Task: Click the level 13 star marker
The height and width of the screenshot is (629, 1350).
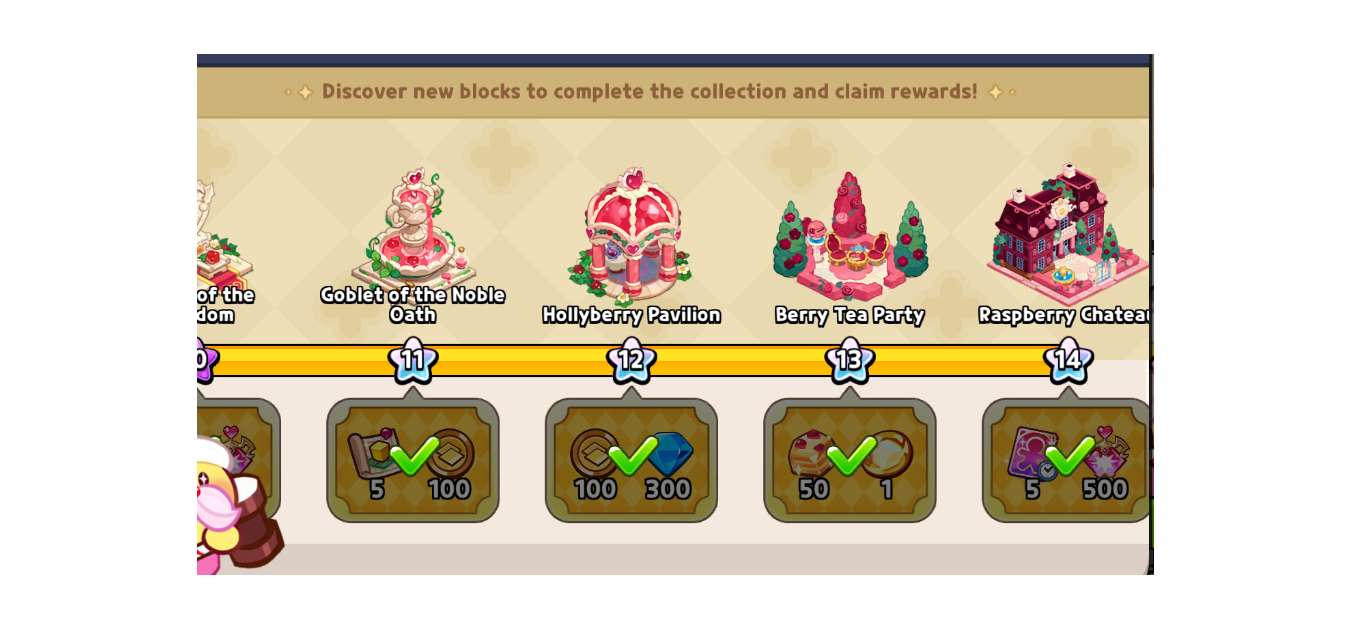Action: [x=849, y=359]
